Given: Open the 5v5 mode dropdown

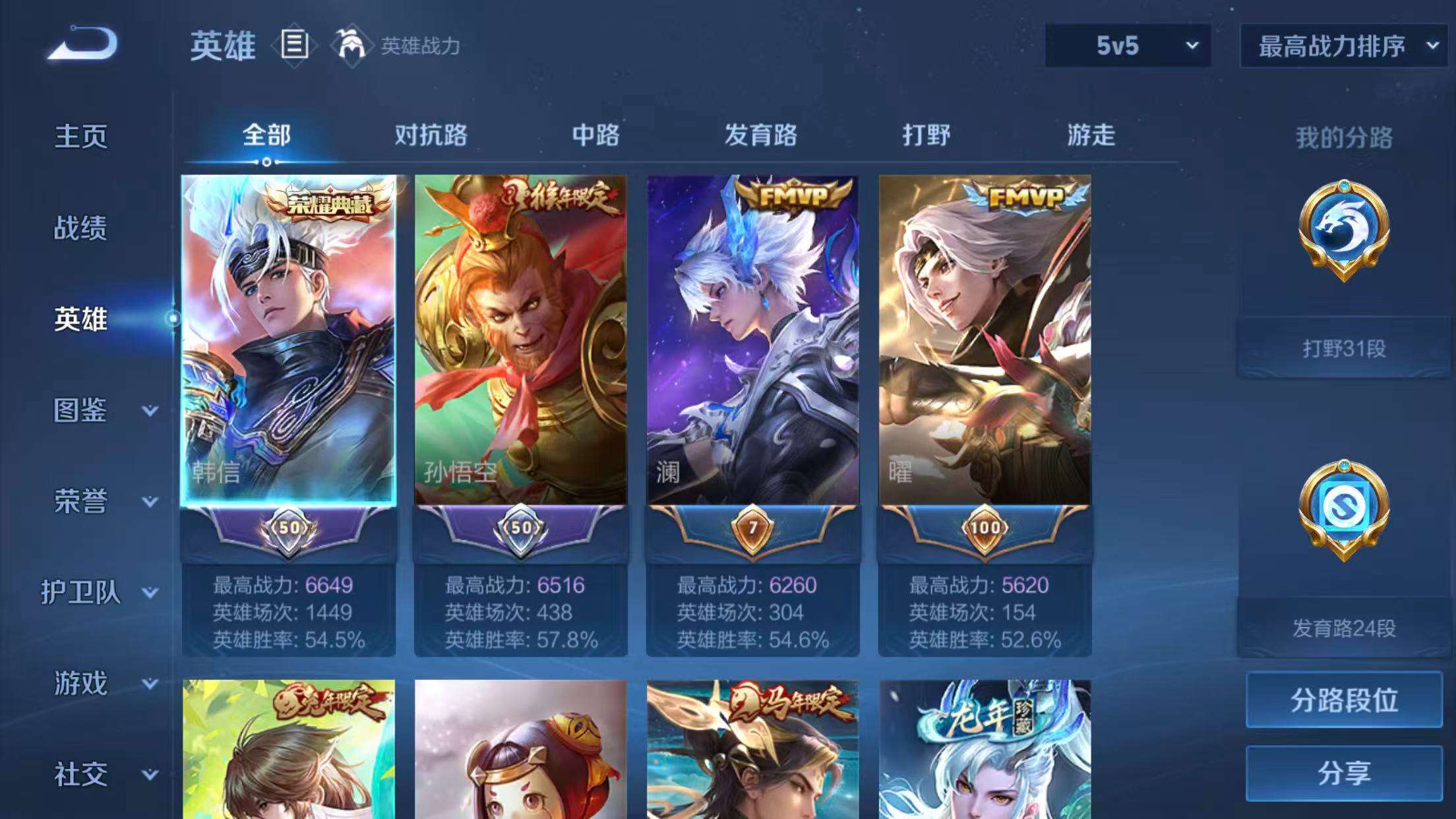Looking at the screenshot, I should click(1129, 46).
